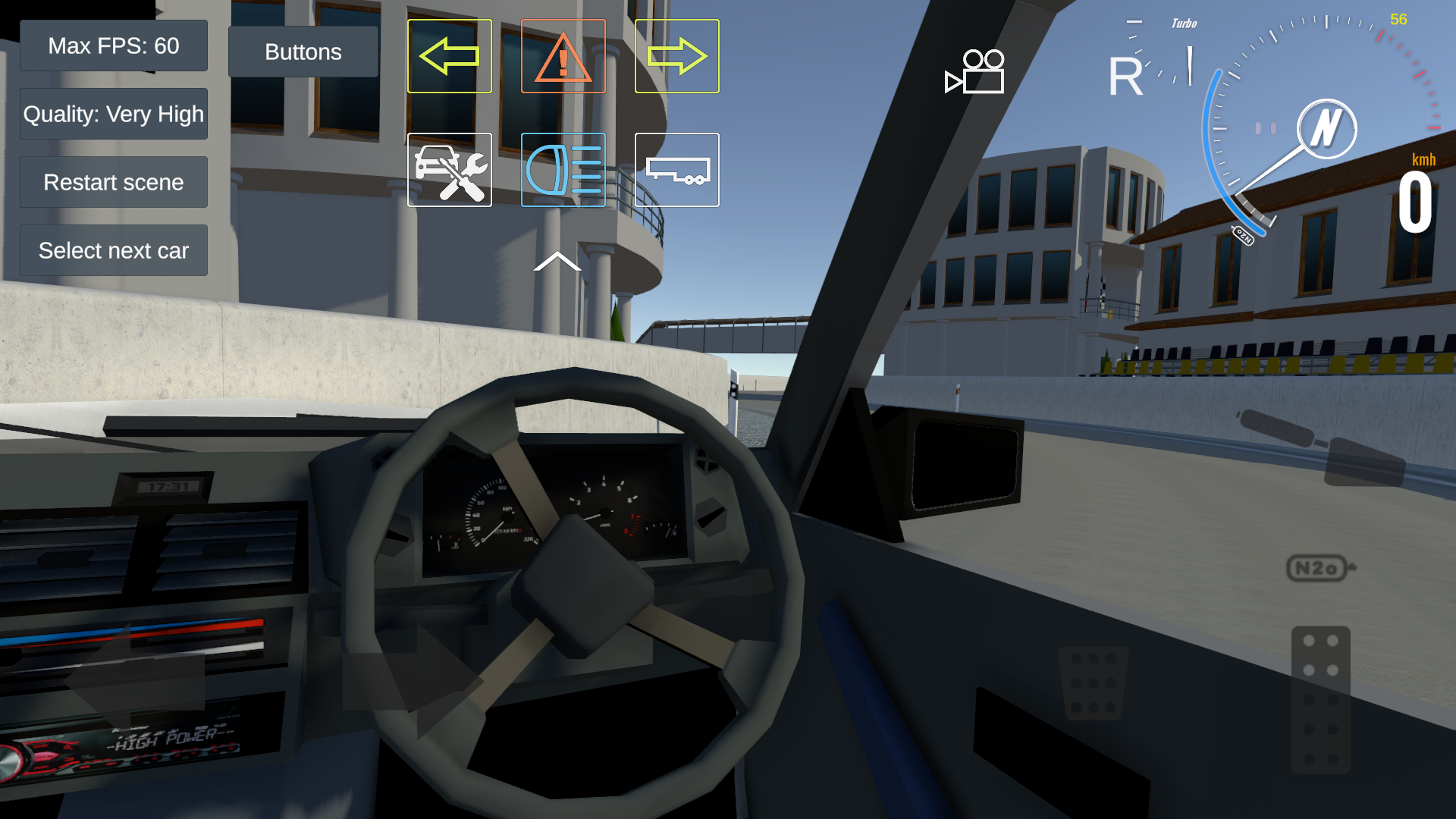Cycle the Quality setting from Very High
This screenshot has width=1456, height=819.
tap(114, 113)
